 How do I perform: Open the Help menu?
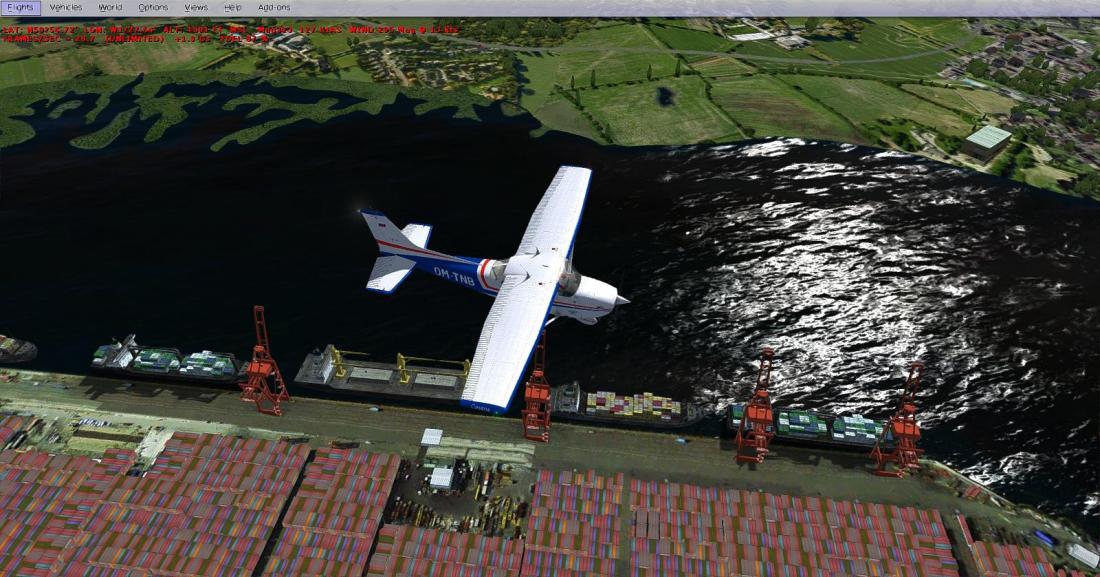(x=233, y=8)
